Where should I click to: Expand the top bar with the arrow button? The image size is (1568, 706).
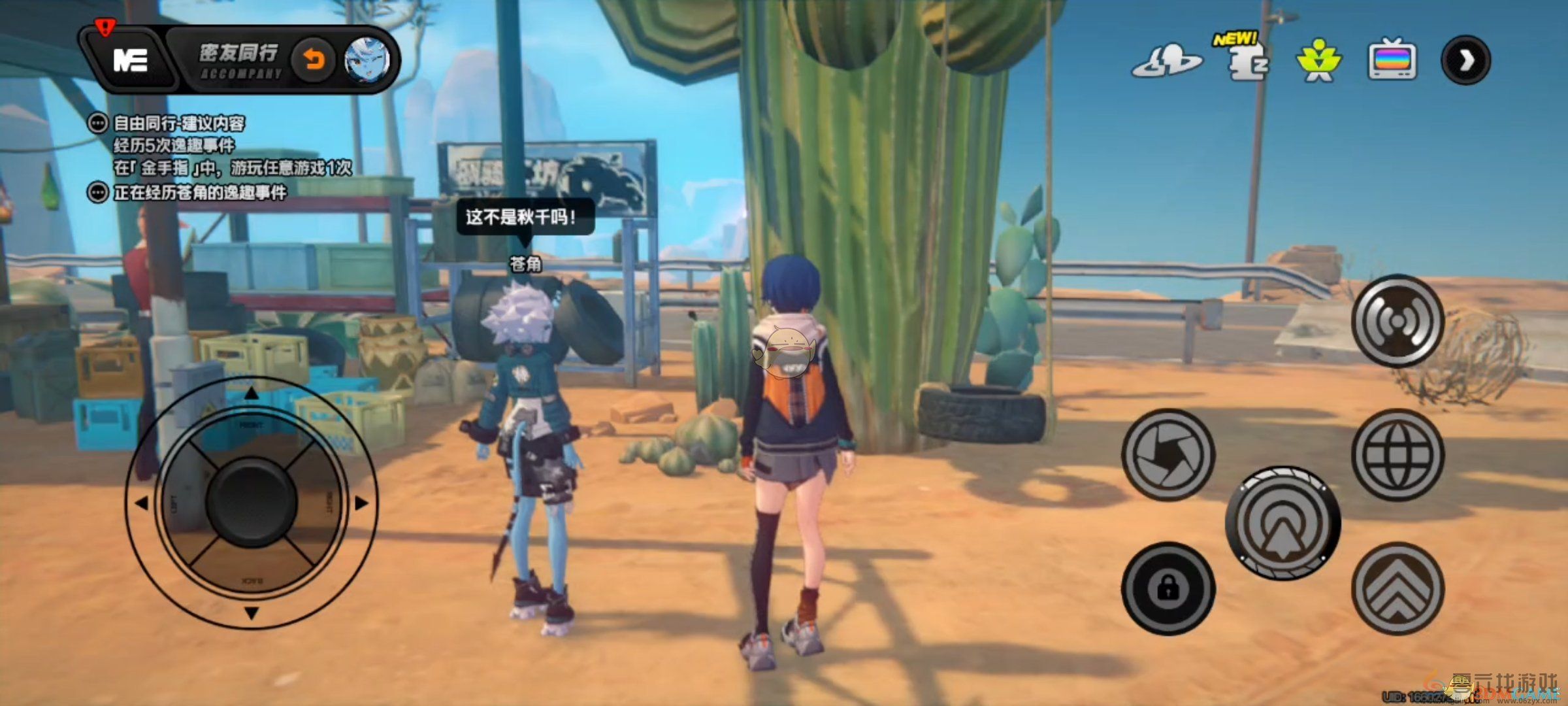(x=1465, y=61)
